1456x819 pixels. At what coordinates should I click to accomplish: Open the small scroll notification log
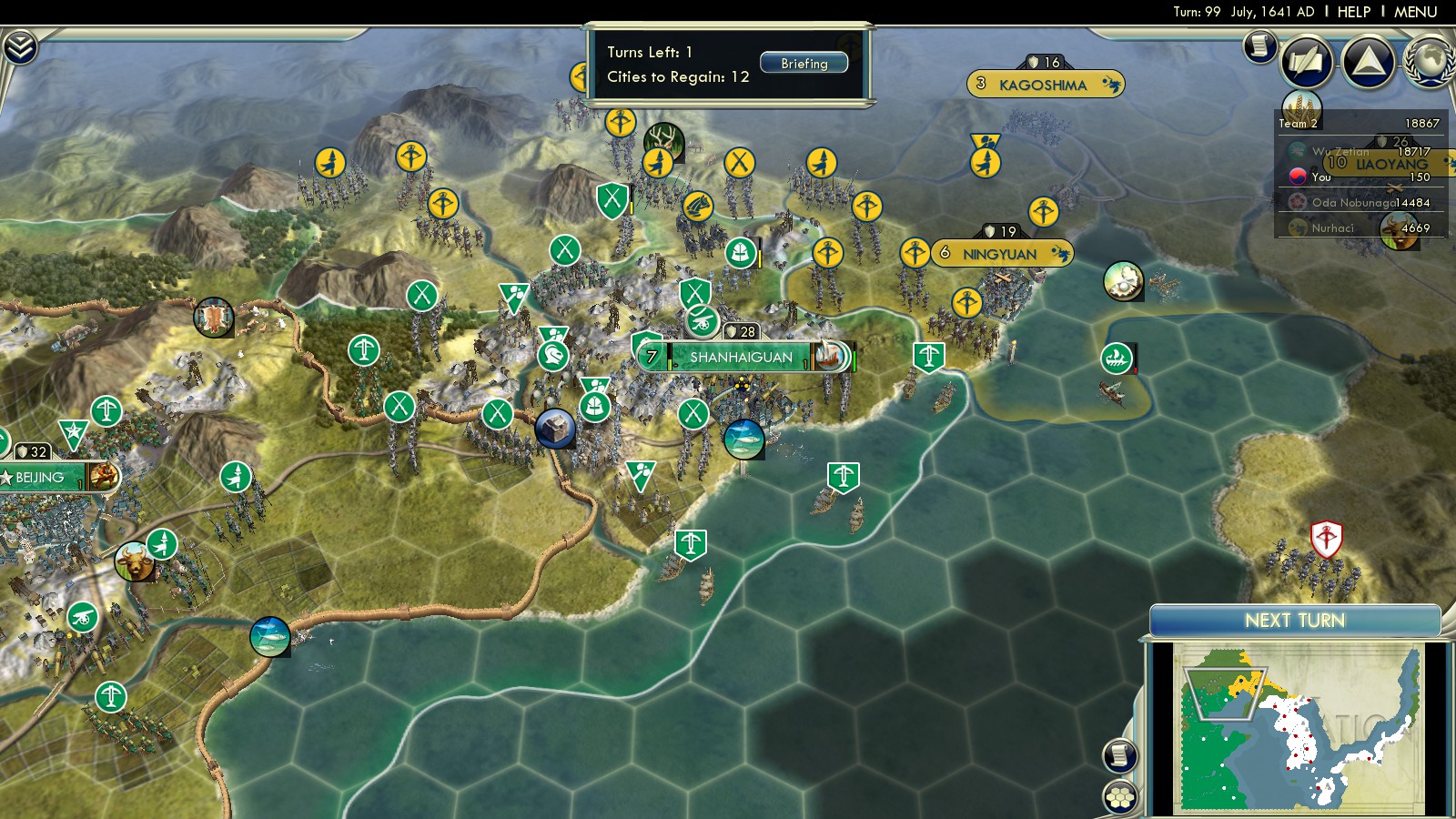tap(1260, 45)
